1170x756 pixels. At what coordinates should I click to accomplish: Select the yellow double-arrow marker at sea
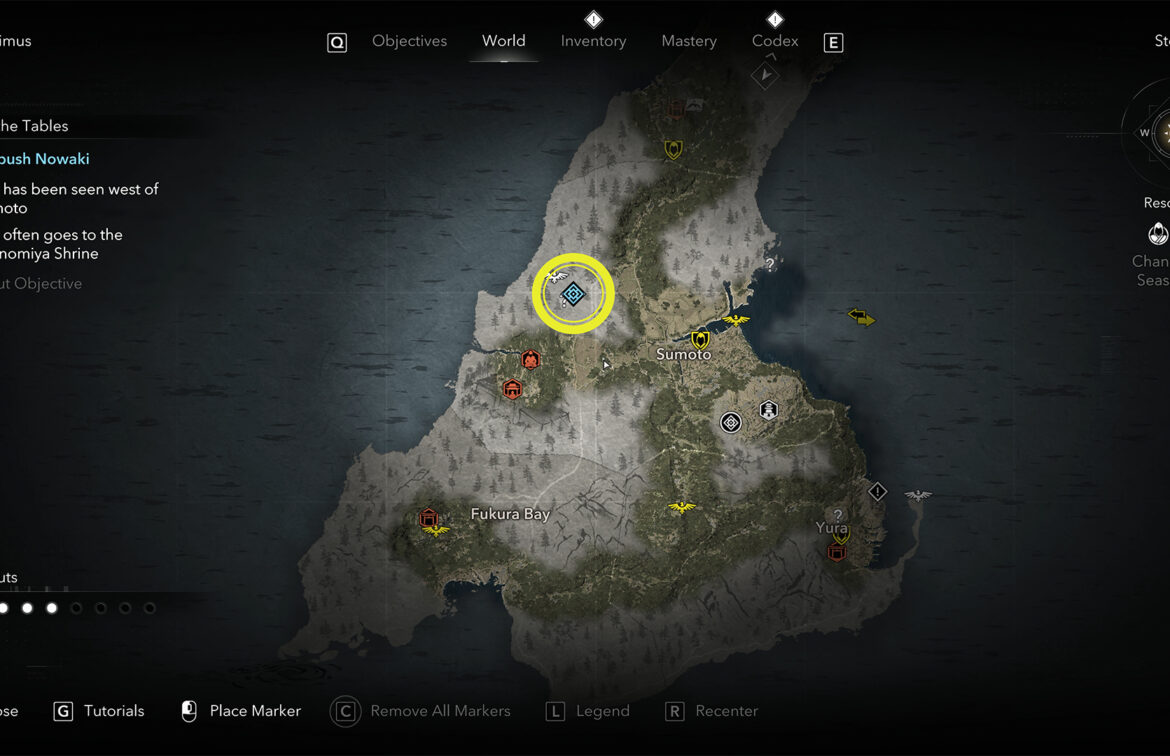[x=861, y=317]
